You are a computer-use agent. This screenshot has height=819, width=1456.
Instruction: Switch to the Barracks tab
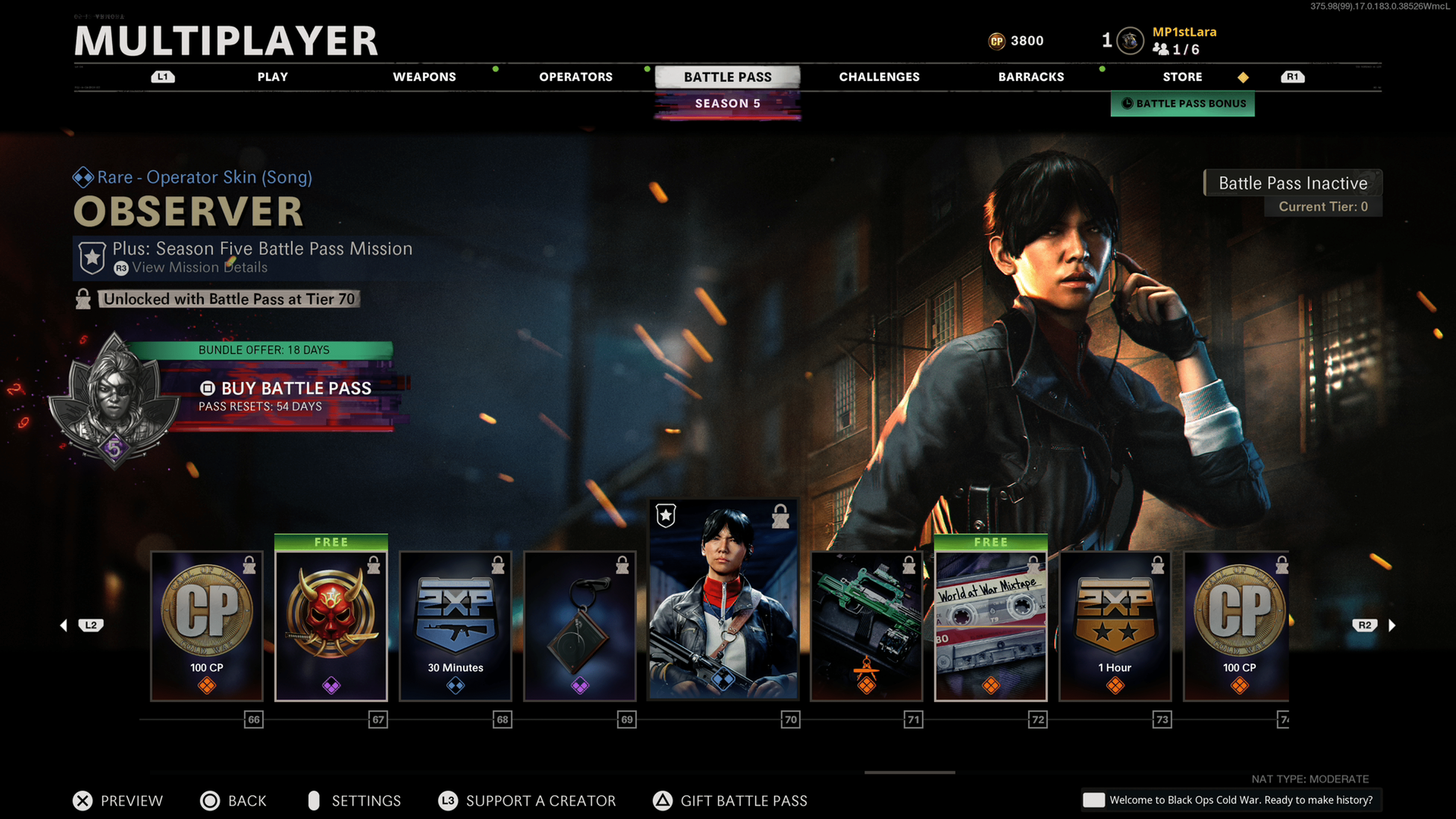[x=1031, y=77]
